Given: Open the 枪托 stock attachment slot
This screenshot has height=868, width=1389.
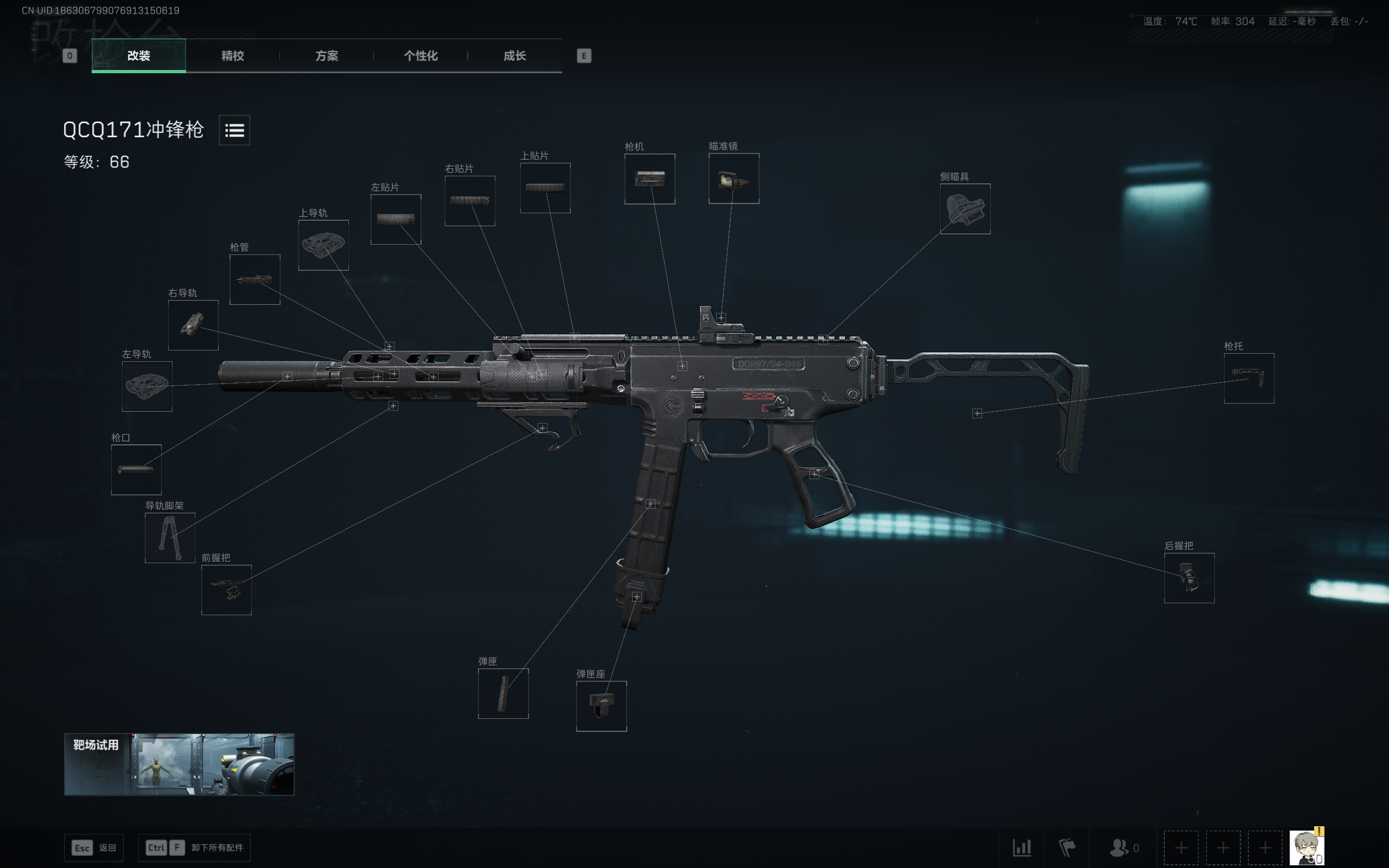Looking at the screenshot, I should pyautogui.click(x=1249, y=379).
